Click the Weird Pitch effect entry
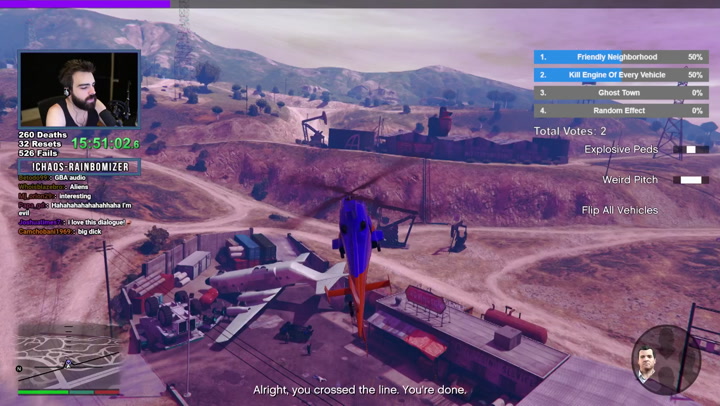The height and width of the screenshot is (406, 720). point(630,180)
